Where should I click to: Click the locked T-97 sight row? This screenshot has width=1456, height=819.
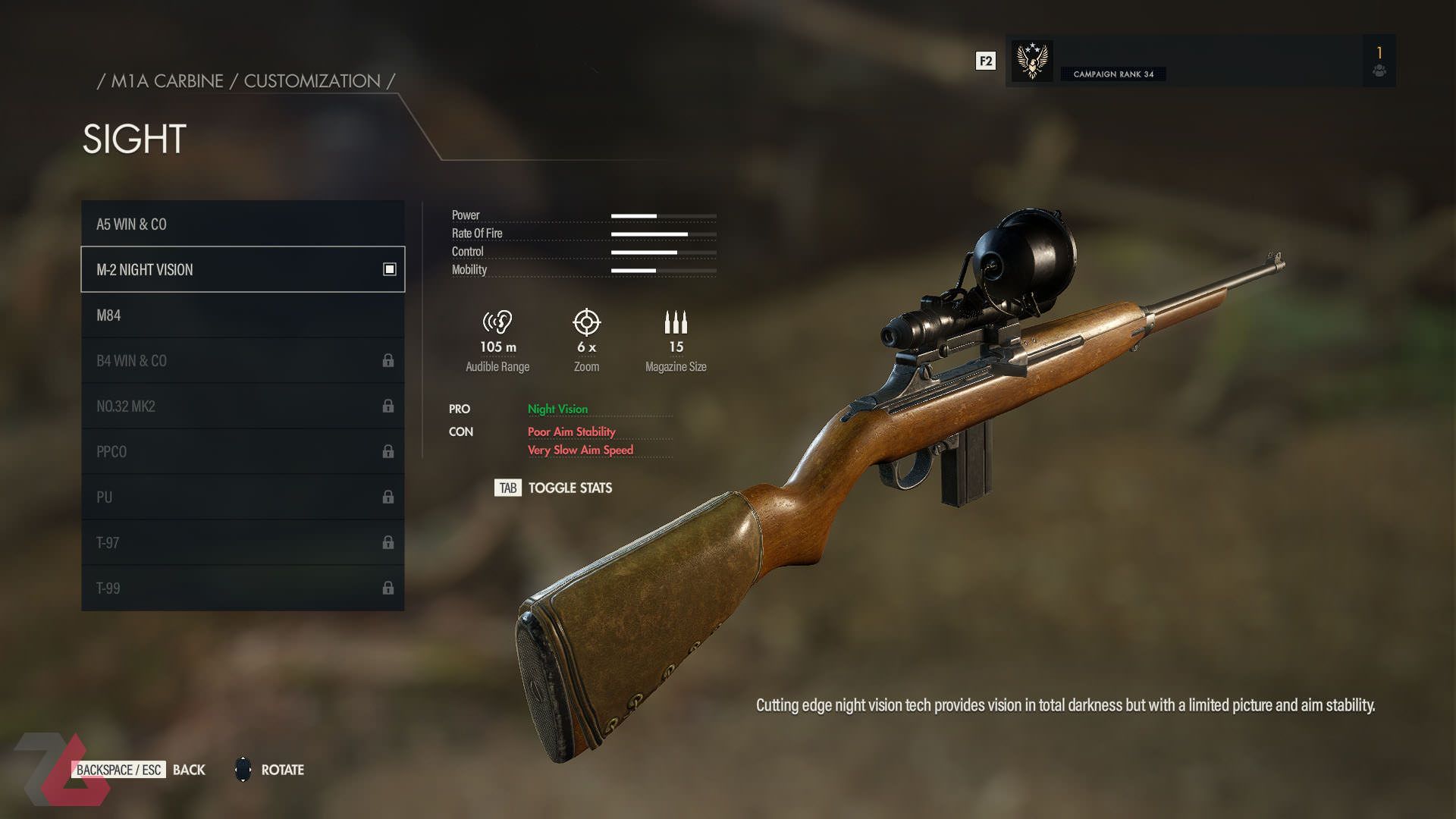tap(242, 542)
